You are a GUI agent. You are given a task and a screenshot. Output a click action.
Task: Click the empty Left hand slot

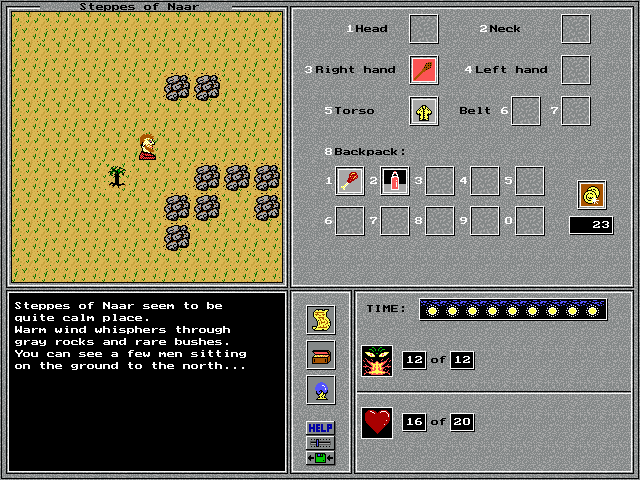click(575, 70)
